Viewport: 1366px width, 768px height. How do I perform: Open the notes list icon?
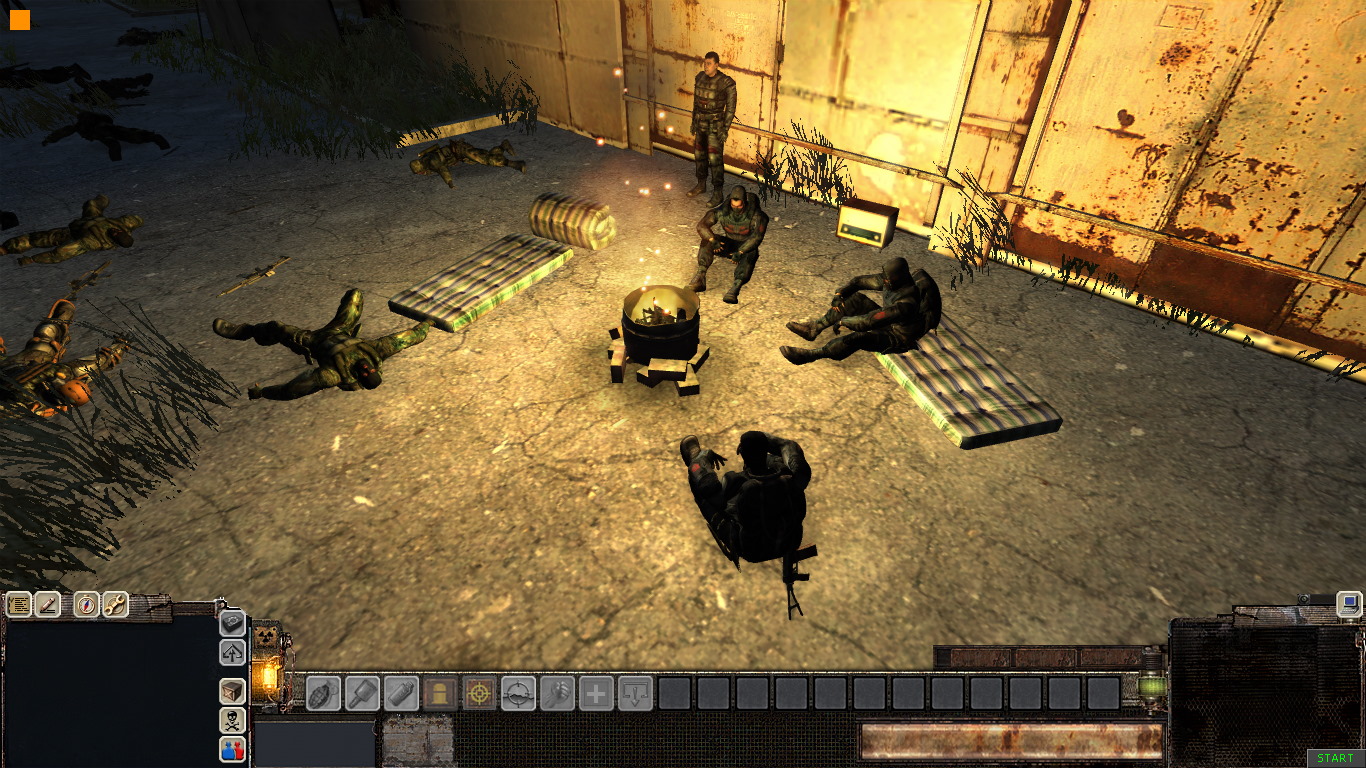19,605
